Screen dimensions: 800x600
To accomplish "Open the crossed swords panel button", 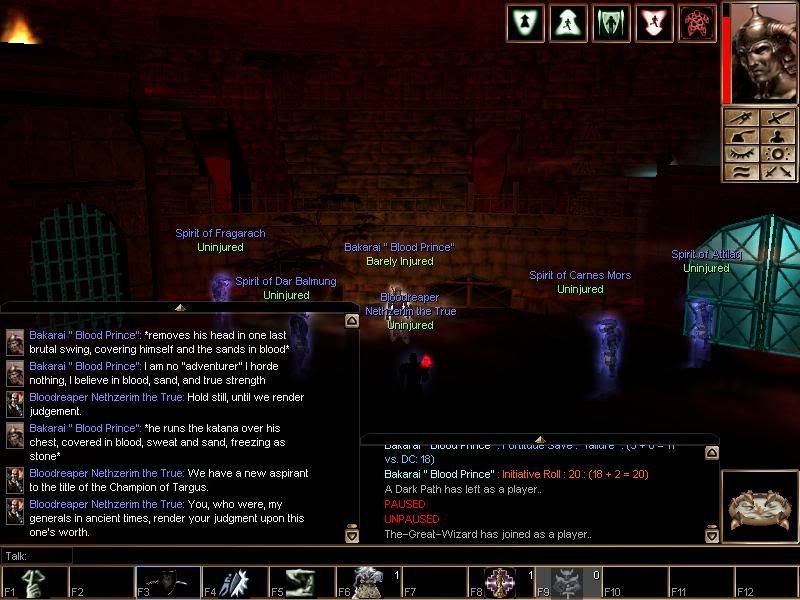I will point(776,171).
